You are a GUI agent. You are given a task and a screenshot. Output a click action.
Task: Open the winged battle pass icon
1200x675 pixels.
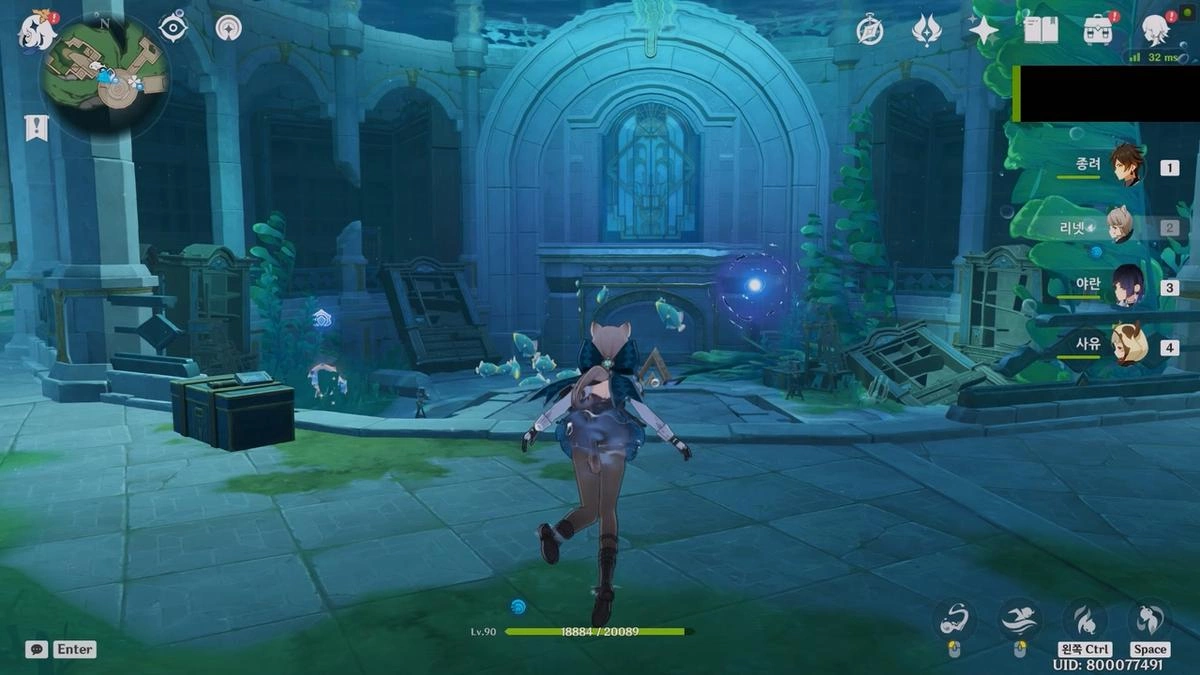click(x=927, y=31)
